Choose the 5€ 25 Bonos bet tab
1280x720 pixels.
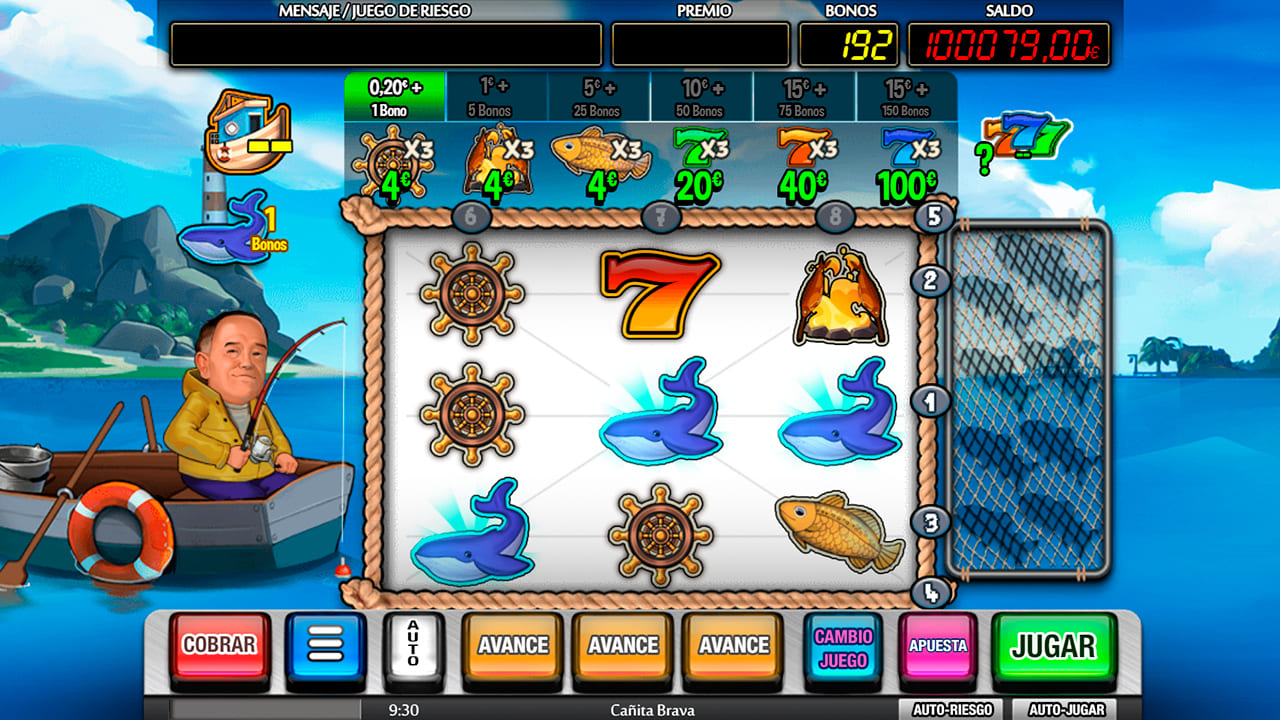tap(599, 97)
